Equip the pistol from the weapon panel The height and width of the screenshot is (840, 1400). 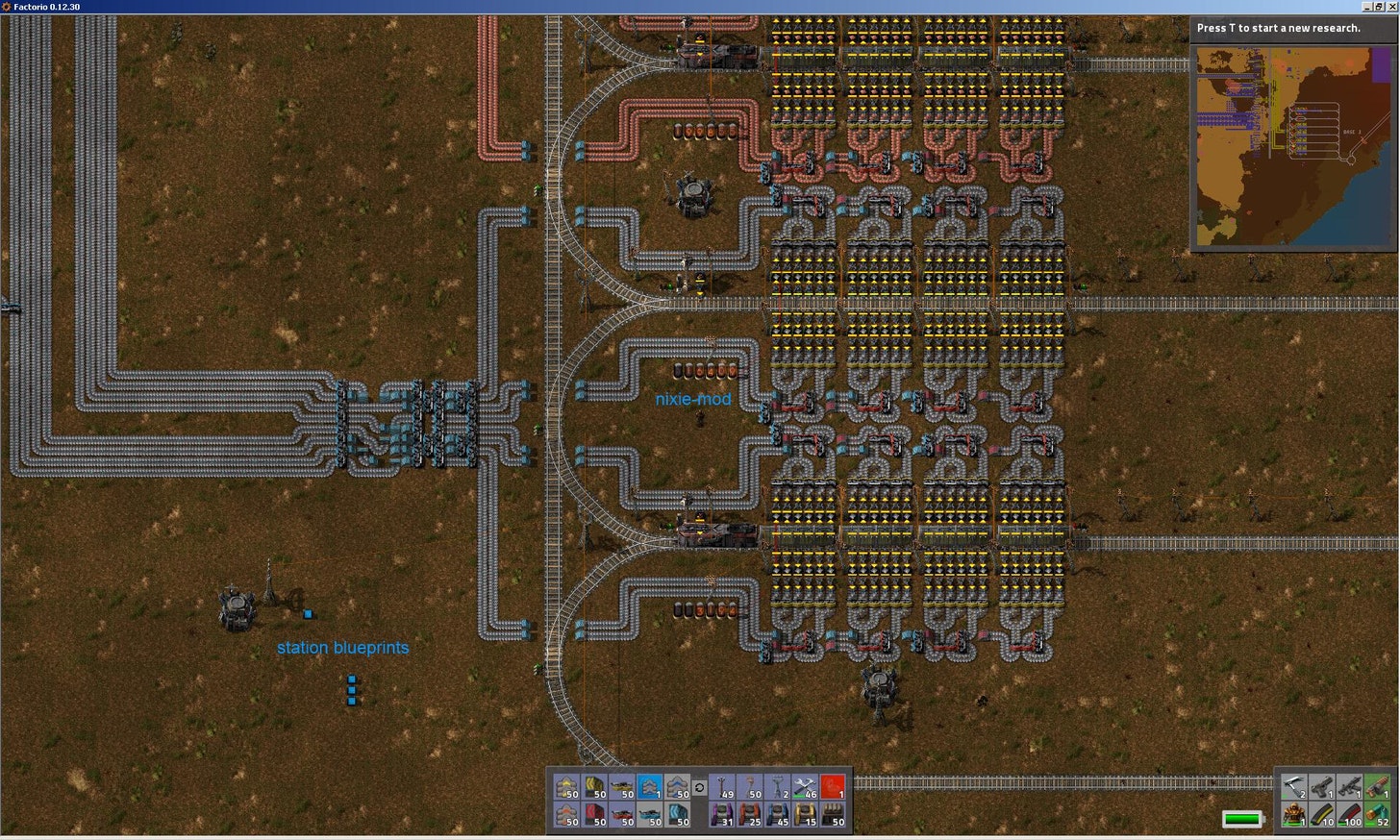click(1323, 786)
